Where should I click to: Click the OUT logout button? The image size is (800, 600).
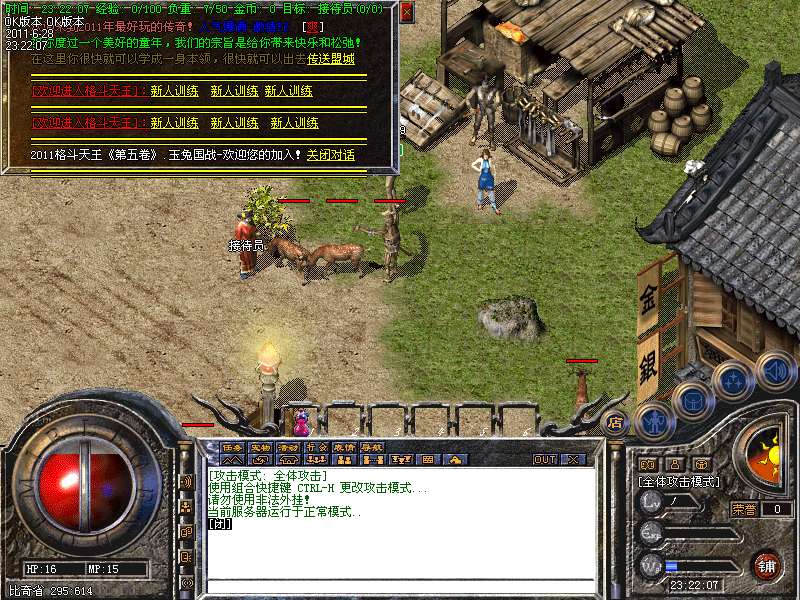click(x=545, y=459)
